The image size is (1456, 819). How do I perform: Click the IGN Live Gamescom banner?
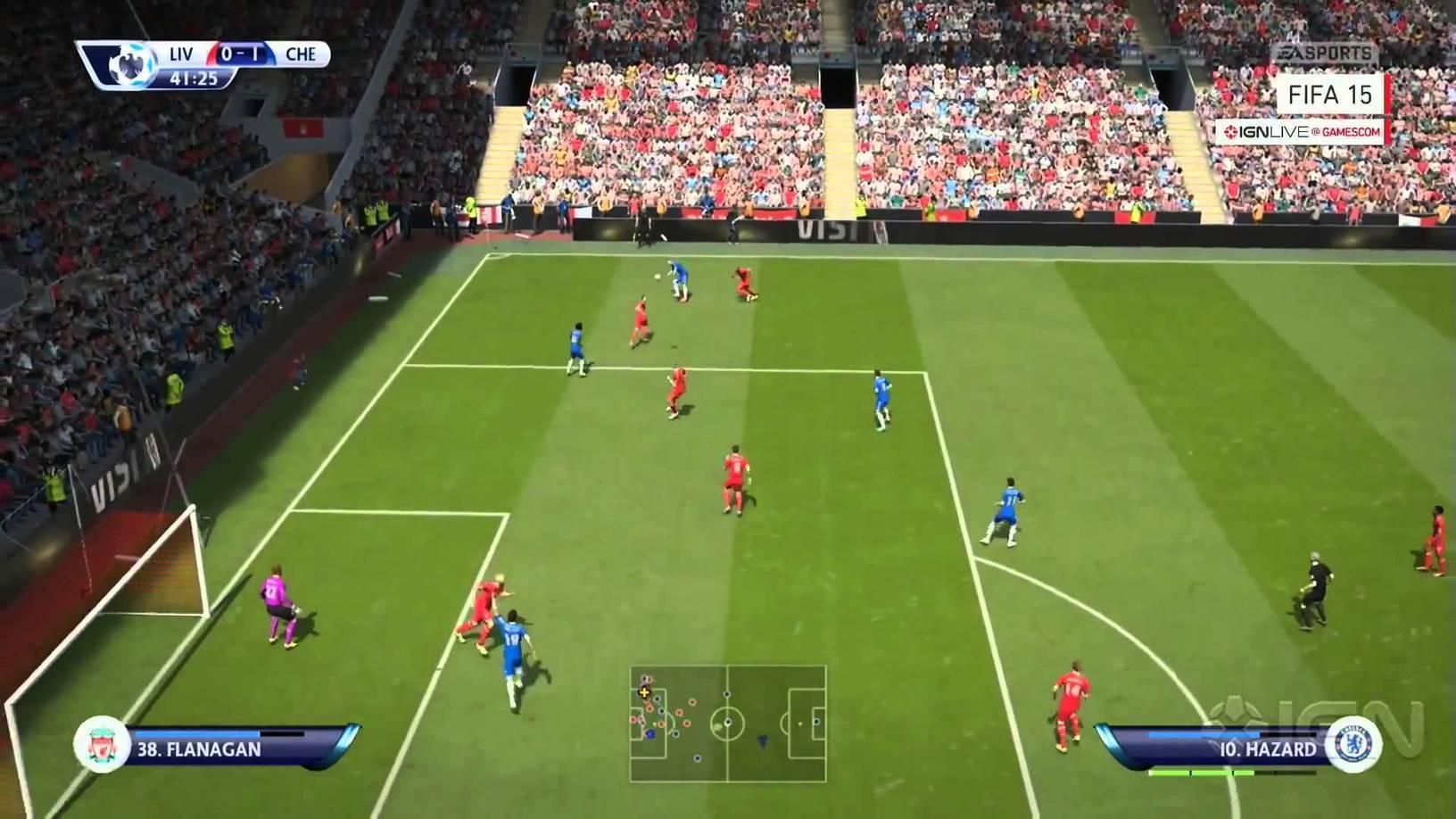pos(1302,132)
